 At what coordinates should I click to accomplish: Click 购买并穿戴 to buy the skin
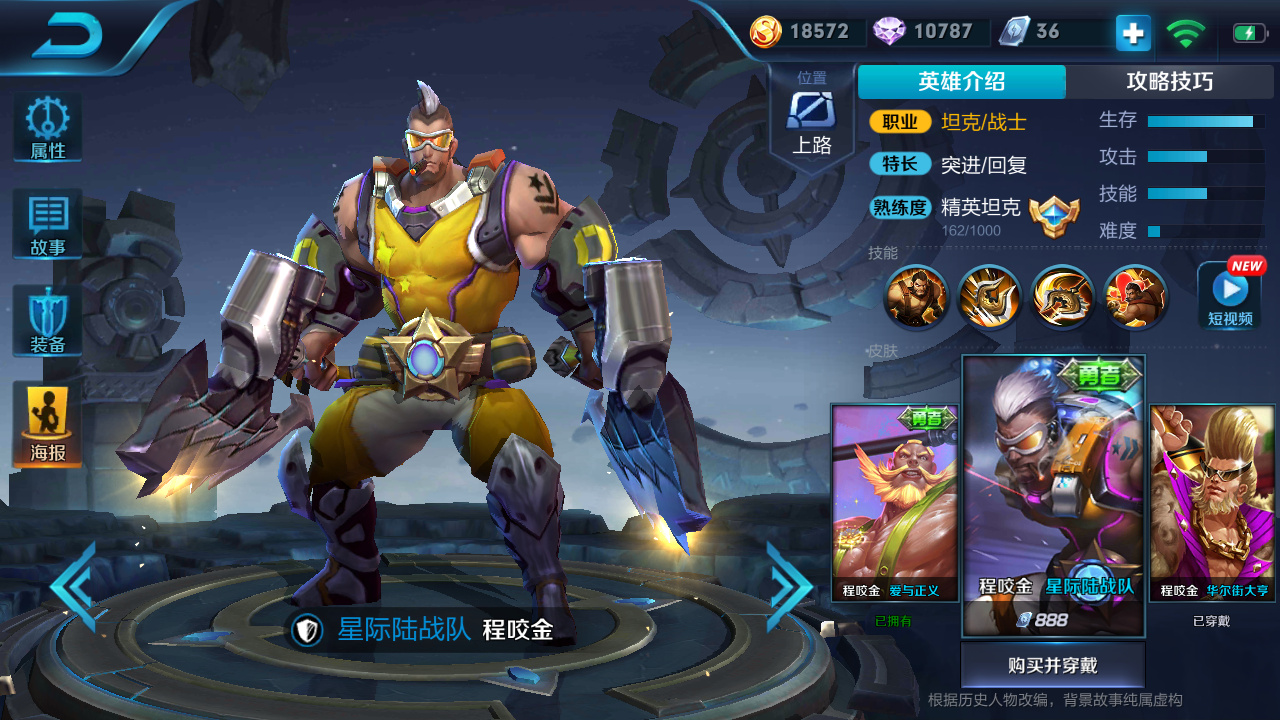point(1052,665)
